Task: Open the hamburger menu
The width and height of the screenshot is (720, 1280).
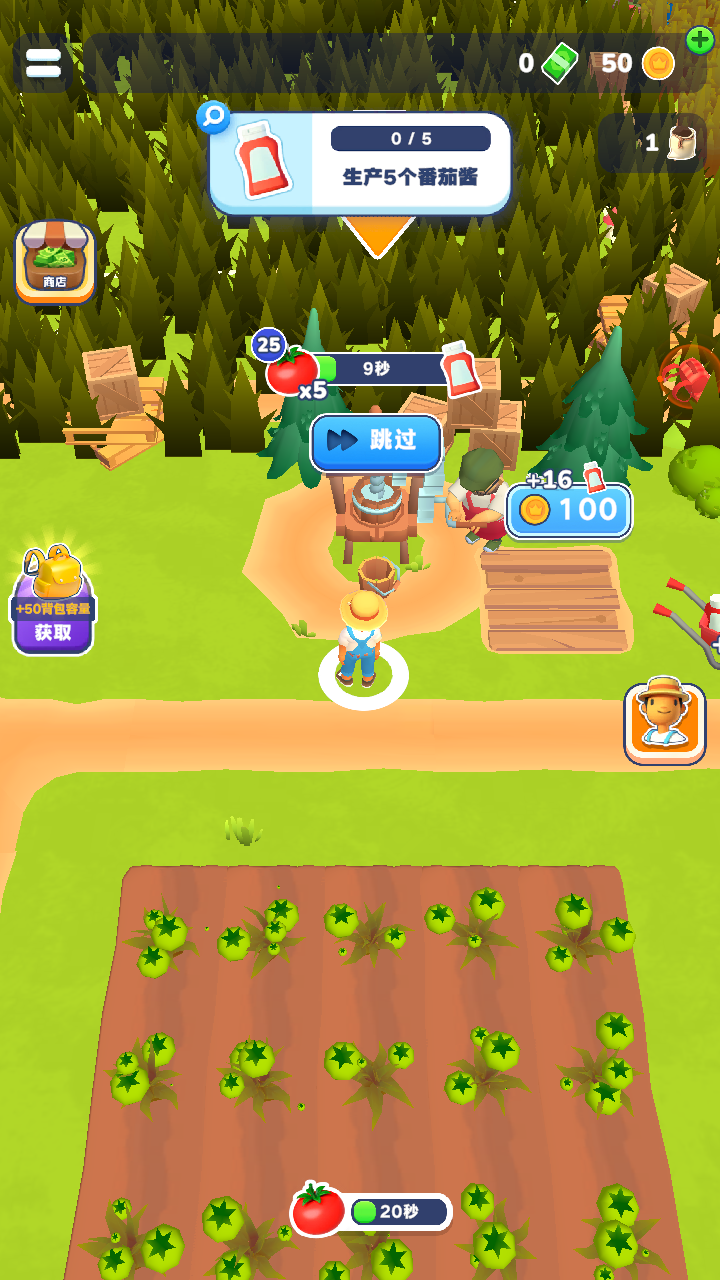Action: pos(43,63)
